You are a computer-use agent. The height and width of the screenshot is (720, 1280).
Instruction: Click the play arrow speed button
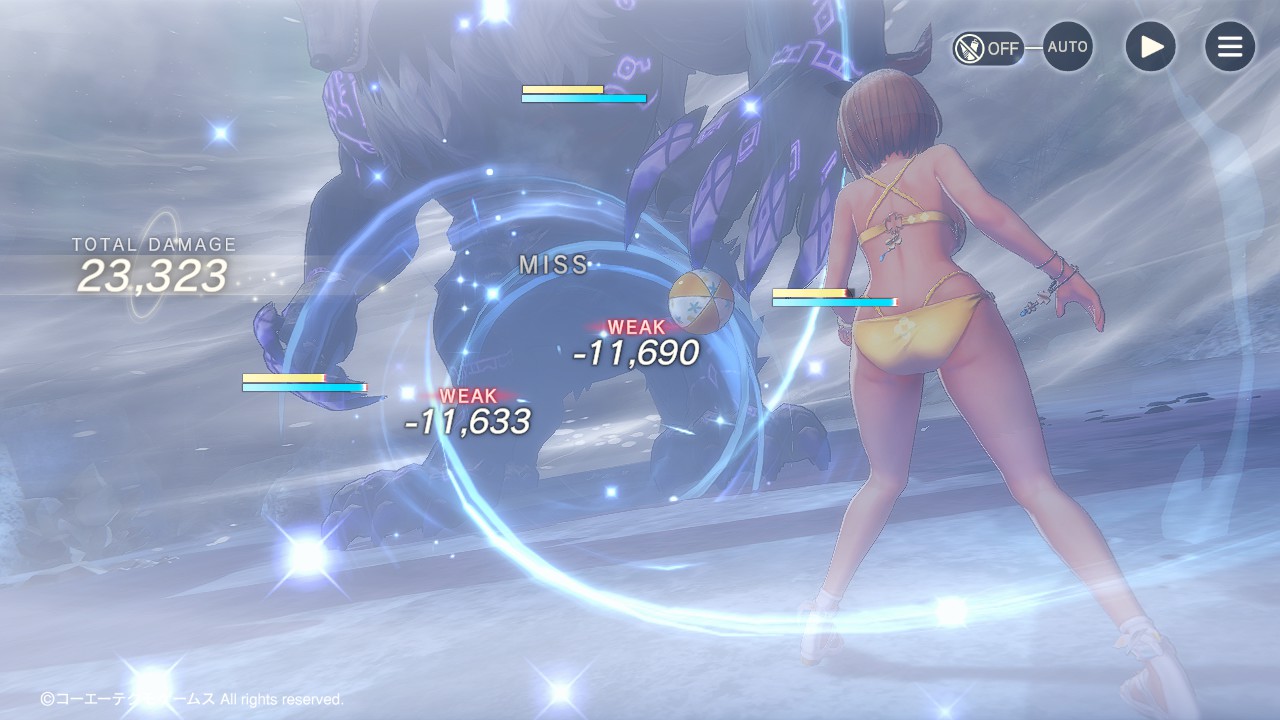[1150, 47]
